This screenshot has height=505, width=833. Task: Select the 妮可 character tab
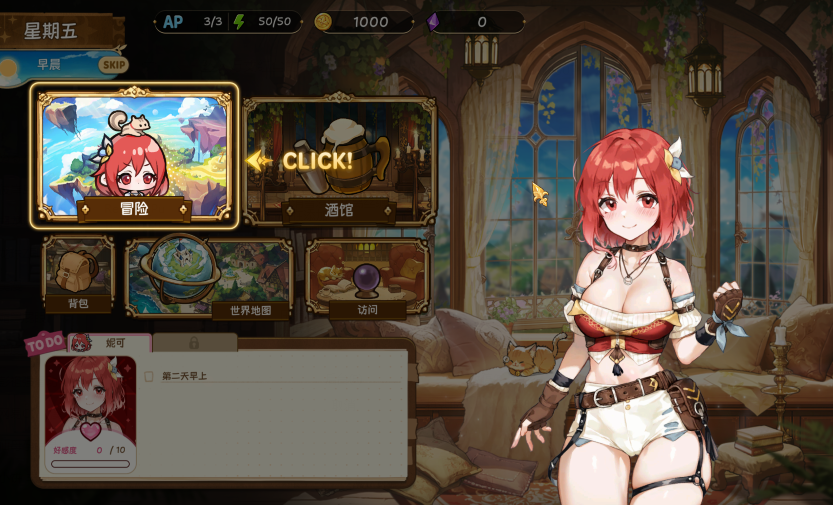pyautogui.click(x=110, y=342)
